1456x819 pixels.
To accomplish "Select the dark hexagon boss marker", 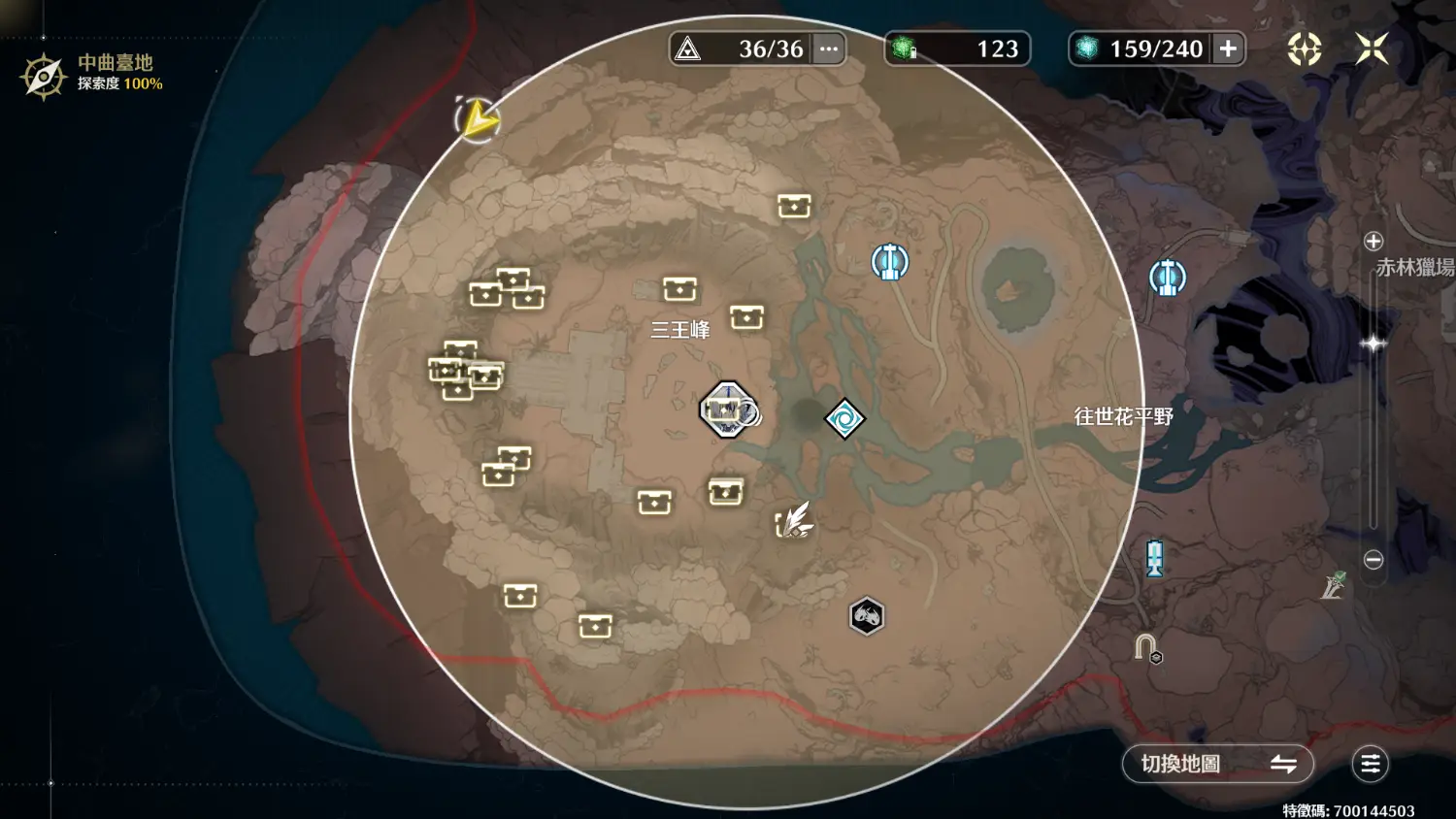I will coord(866,615).
